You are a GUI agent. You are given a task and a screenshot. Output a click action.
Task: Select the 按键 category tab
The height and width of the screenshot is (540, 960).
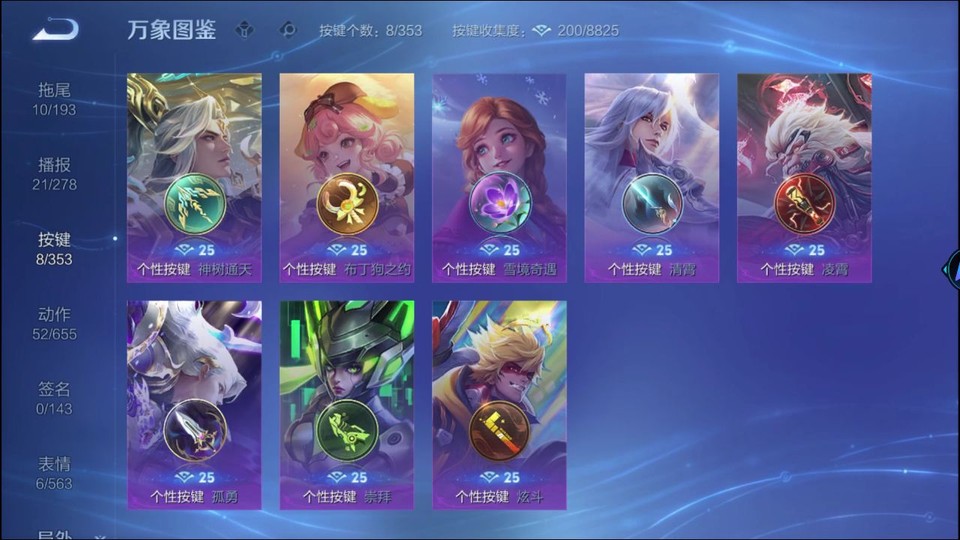[54, 248]
